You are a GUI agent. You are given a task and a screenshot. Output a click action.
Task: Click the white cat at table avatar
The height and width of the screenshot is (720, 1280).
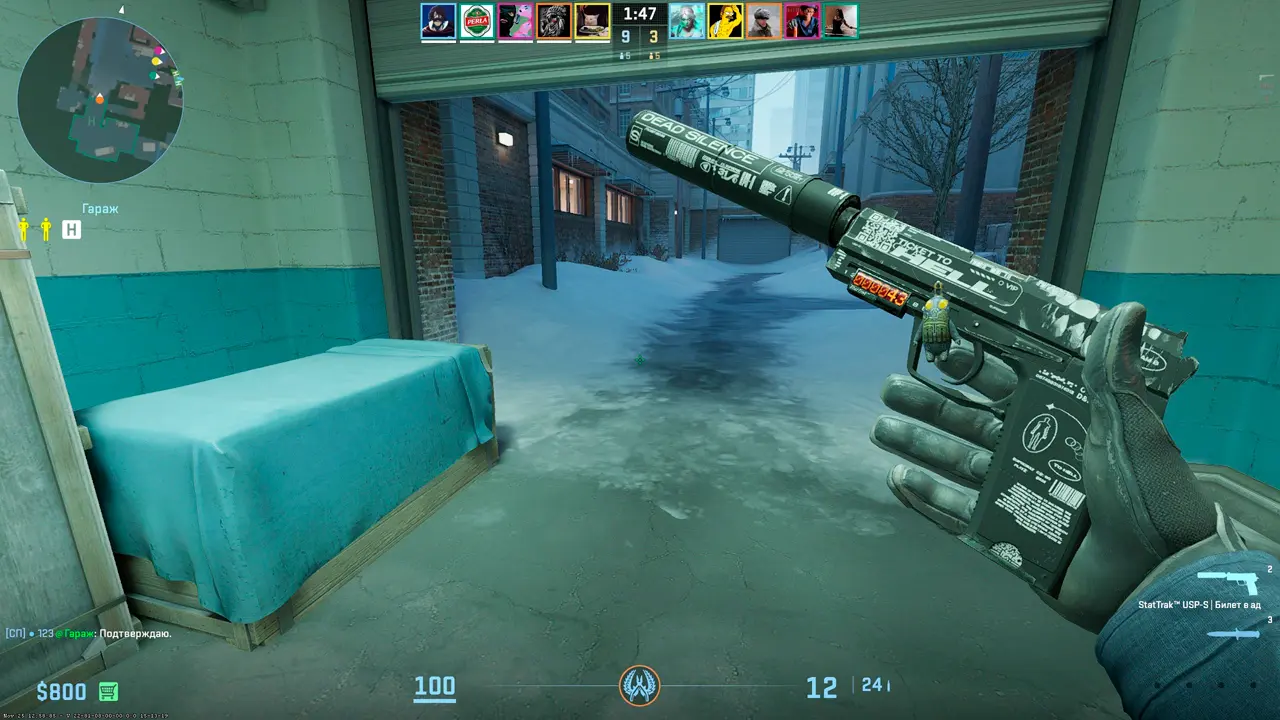[x=592, y=21]
